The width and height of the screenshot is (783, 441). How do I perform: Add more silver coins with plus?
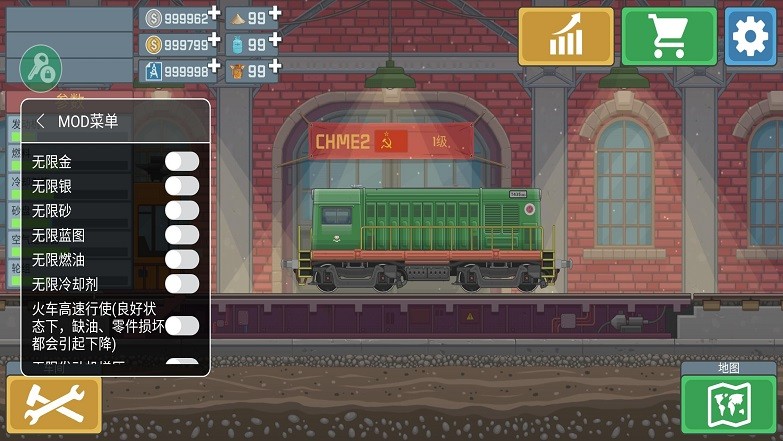click(215, 13)
